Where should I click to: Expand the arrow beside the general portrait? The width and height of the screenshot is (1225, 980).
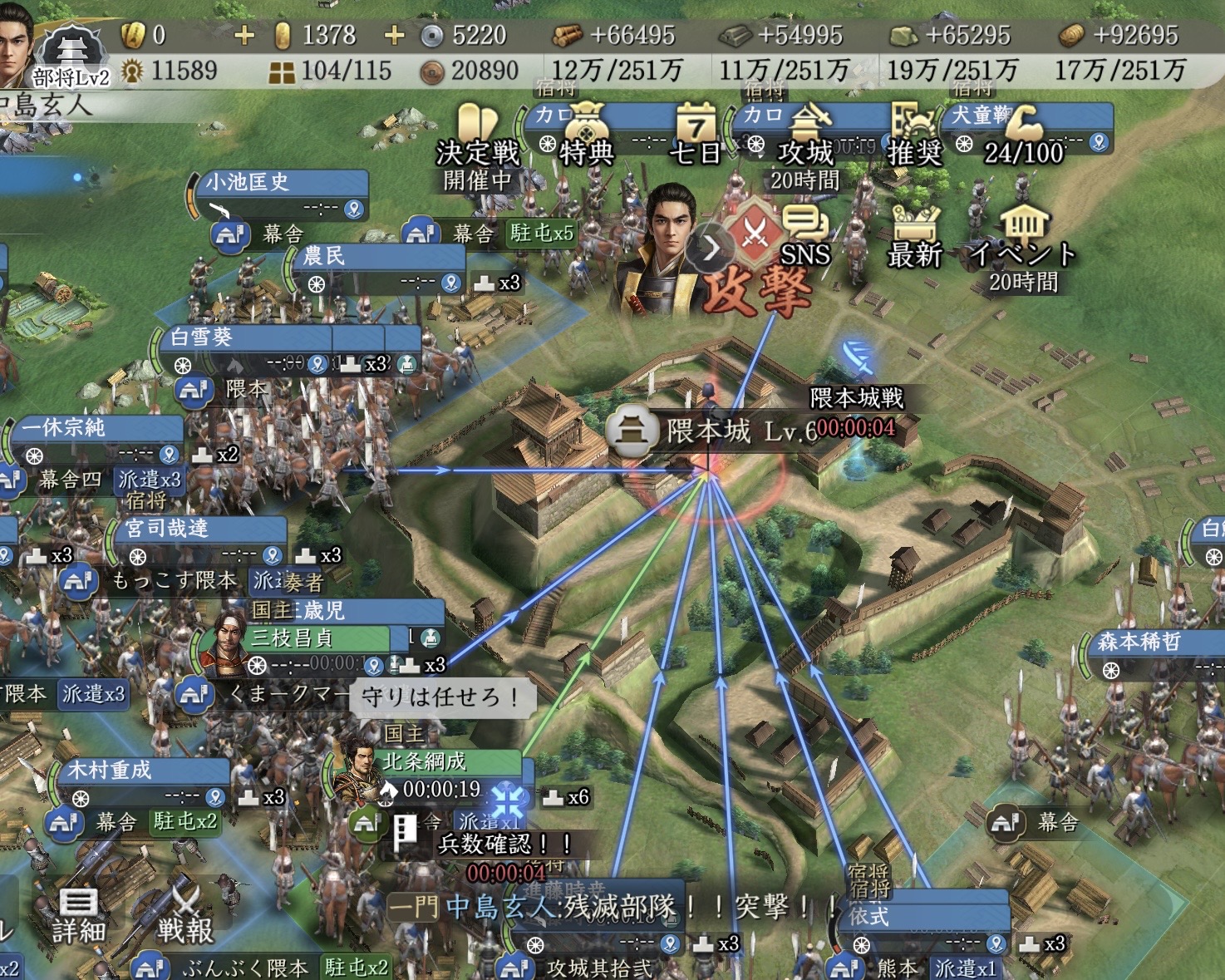[712, 247]
